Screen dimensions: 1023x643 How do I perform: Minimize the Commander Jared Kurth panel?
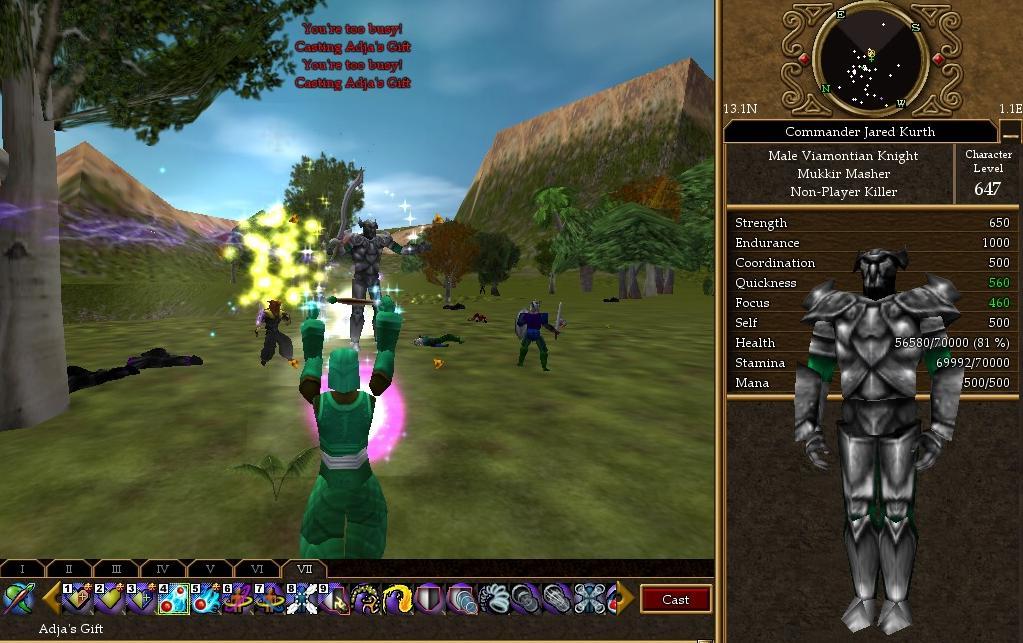tap(1010, 131)
